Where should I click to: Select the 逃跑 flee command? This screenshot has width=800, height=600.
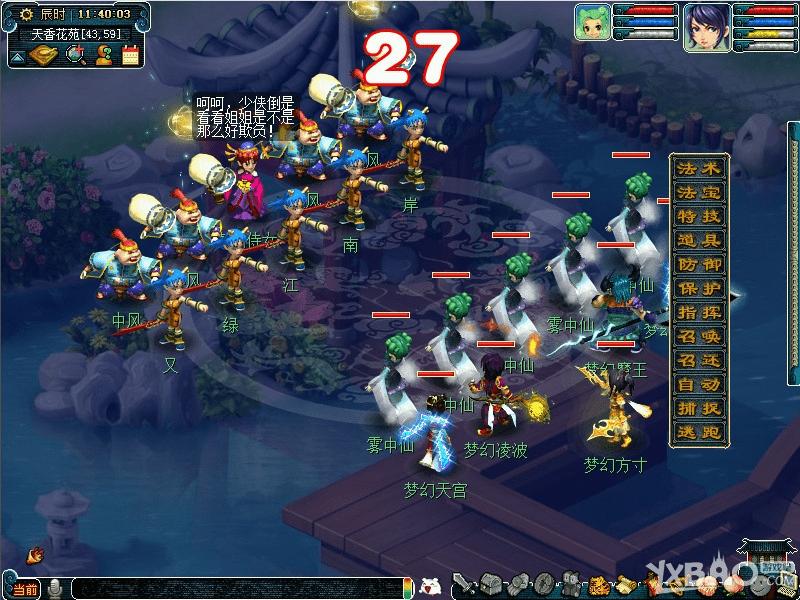[698, 432]
